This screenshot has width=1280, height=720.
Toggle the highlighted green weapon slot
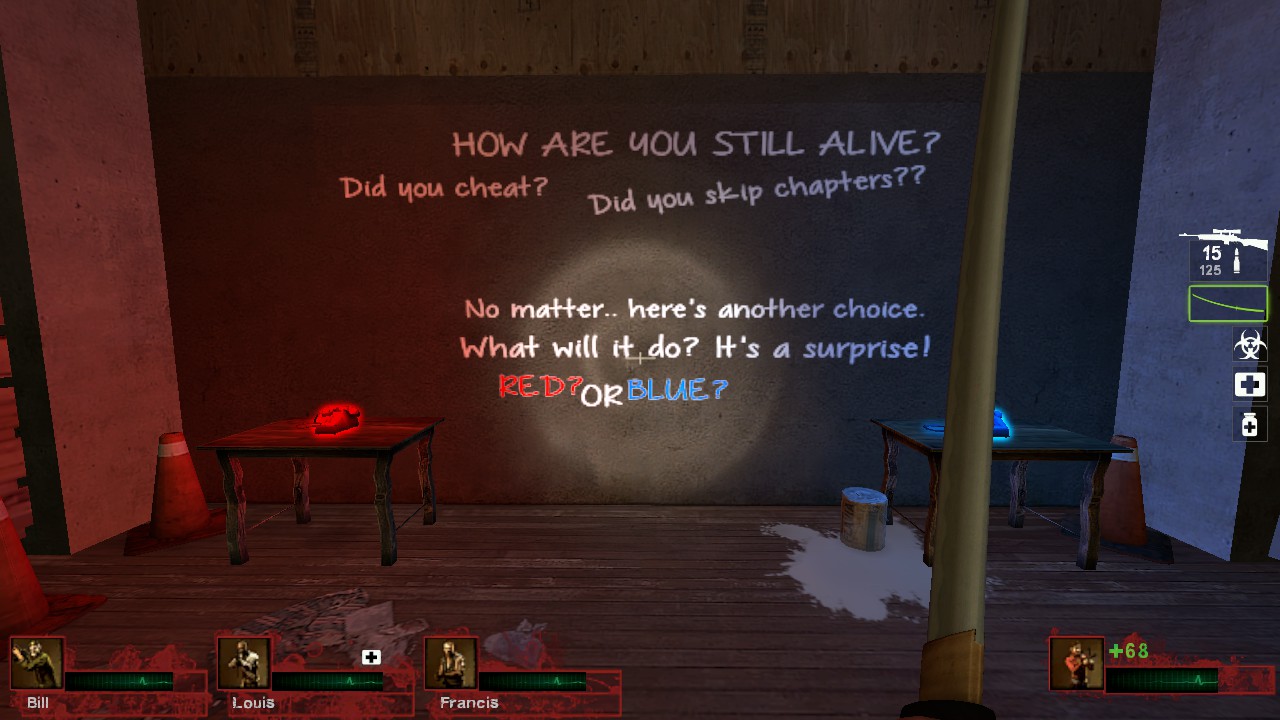pos(1227,303)
